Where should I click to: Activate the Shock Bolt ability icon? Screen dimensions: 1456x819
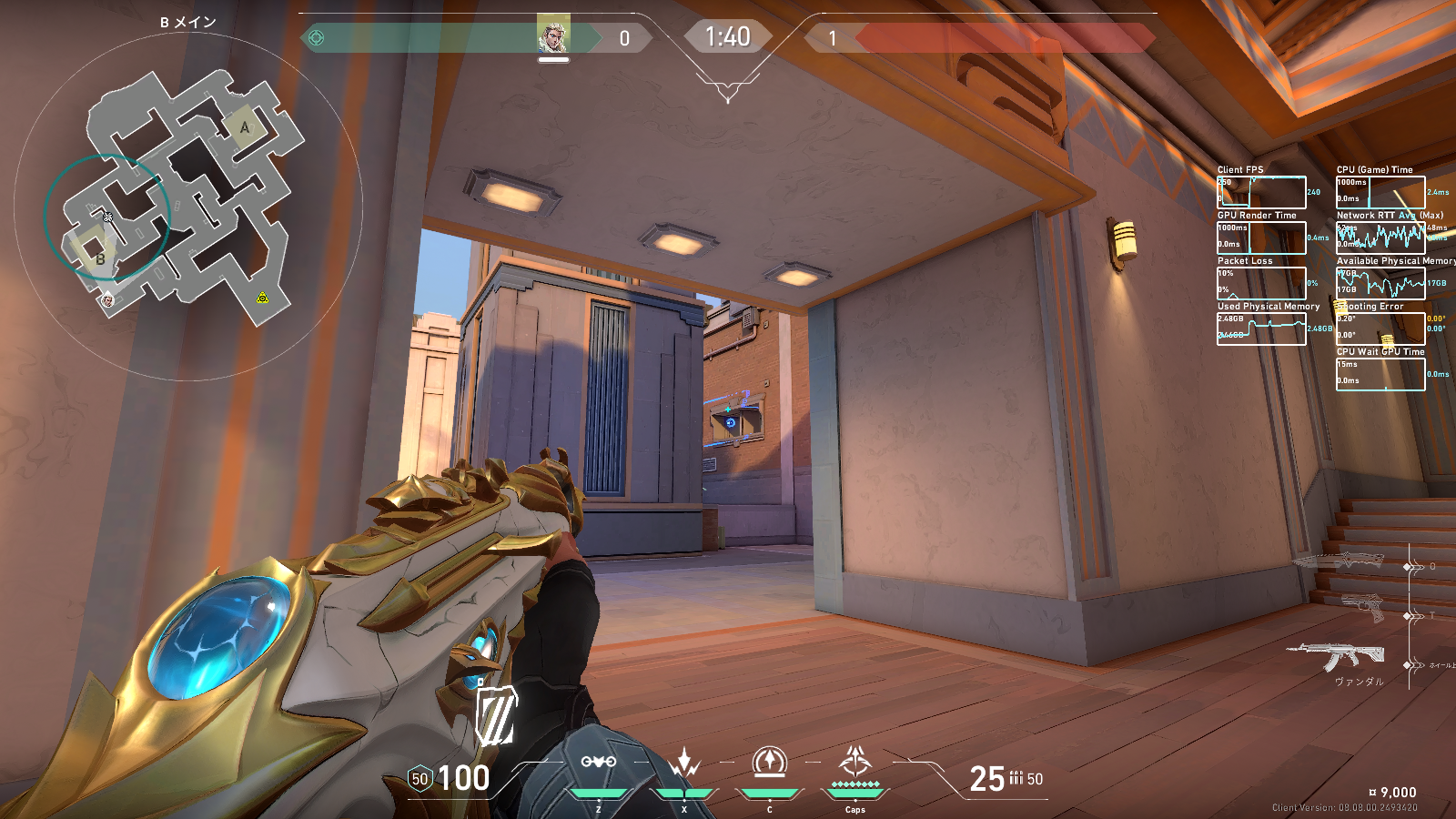(x=684, y=763)
